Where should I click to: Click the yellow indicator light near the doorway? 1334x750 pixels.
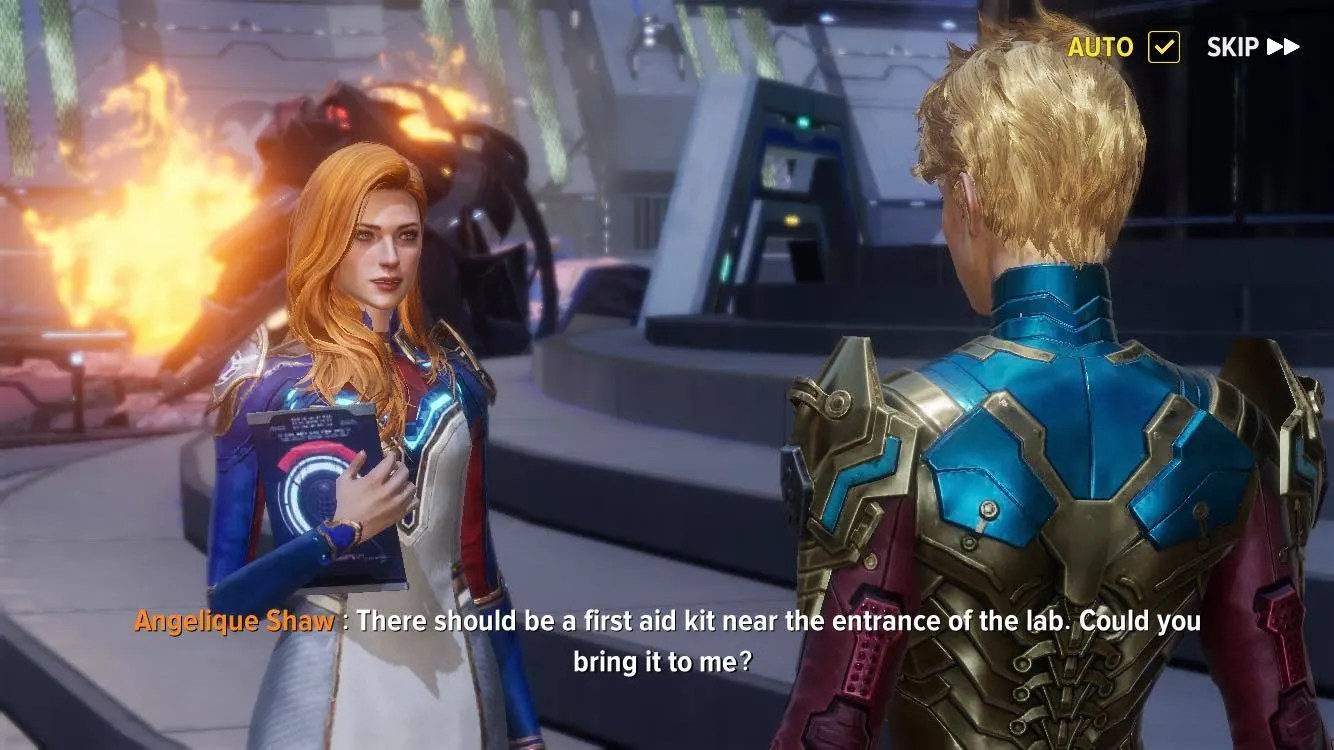[x=792, y=220]
